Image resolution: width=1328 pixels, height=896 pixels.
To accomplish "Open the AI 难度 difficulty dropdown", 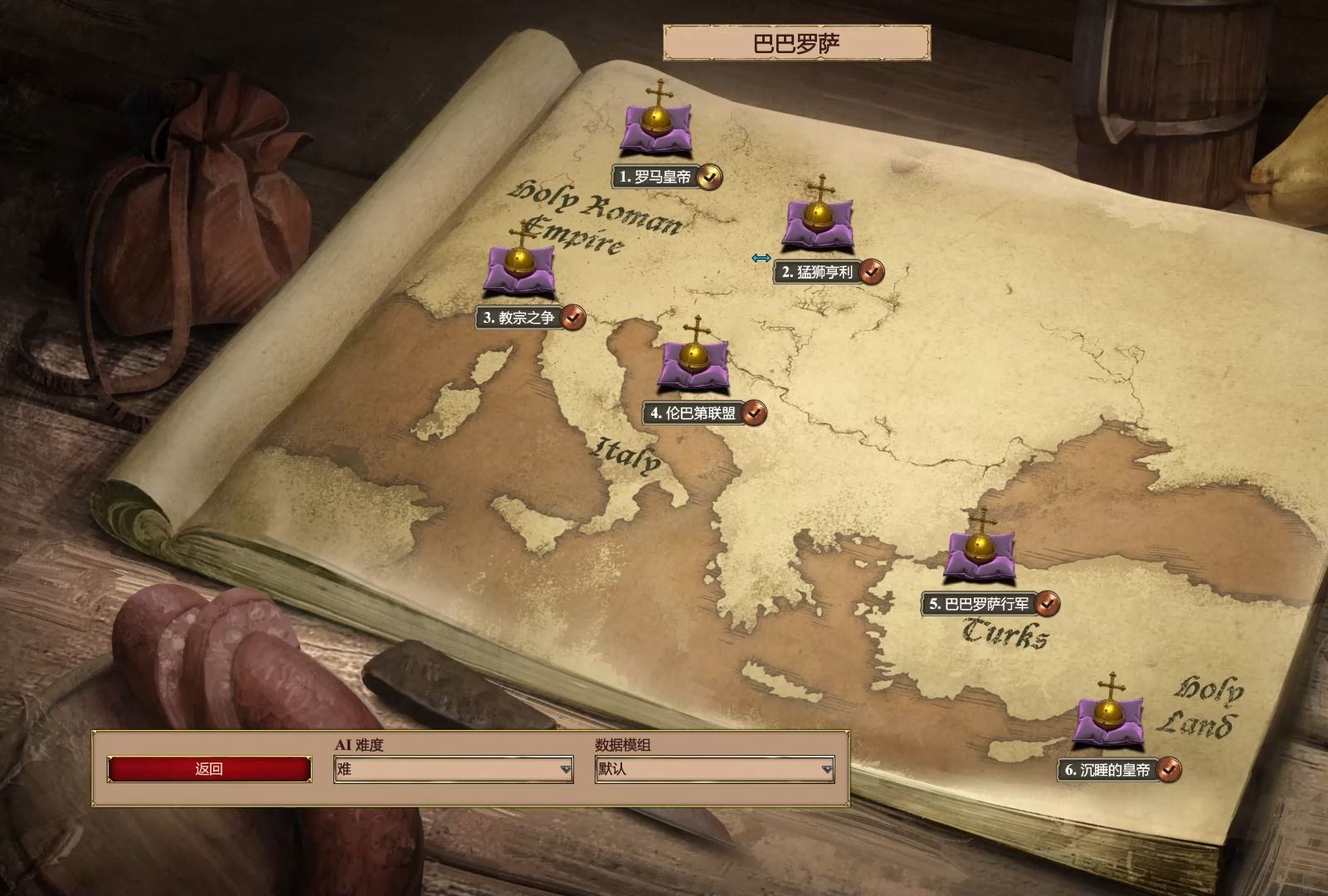I will click(x=453, y=769).
